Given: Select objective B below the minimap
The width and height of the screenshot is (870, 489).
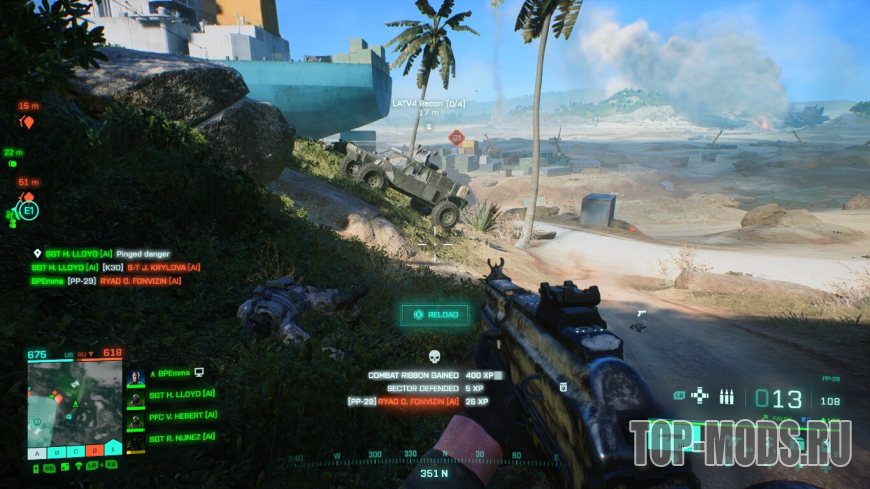Looking at the screenshot, I should pos(57,452).
